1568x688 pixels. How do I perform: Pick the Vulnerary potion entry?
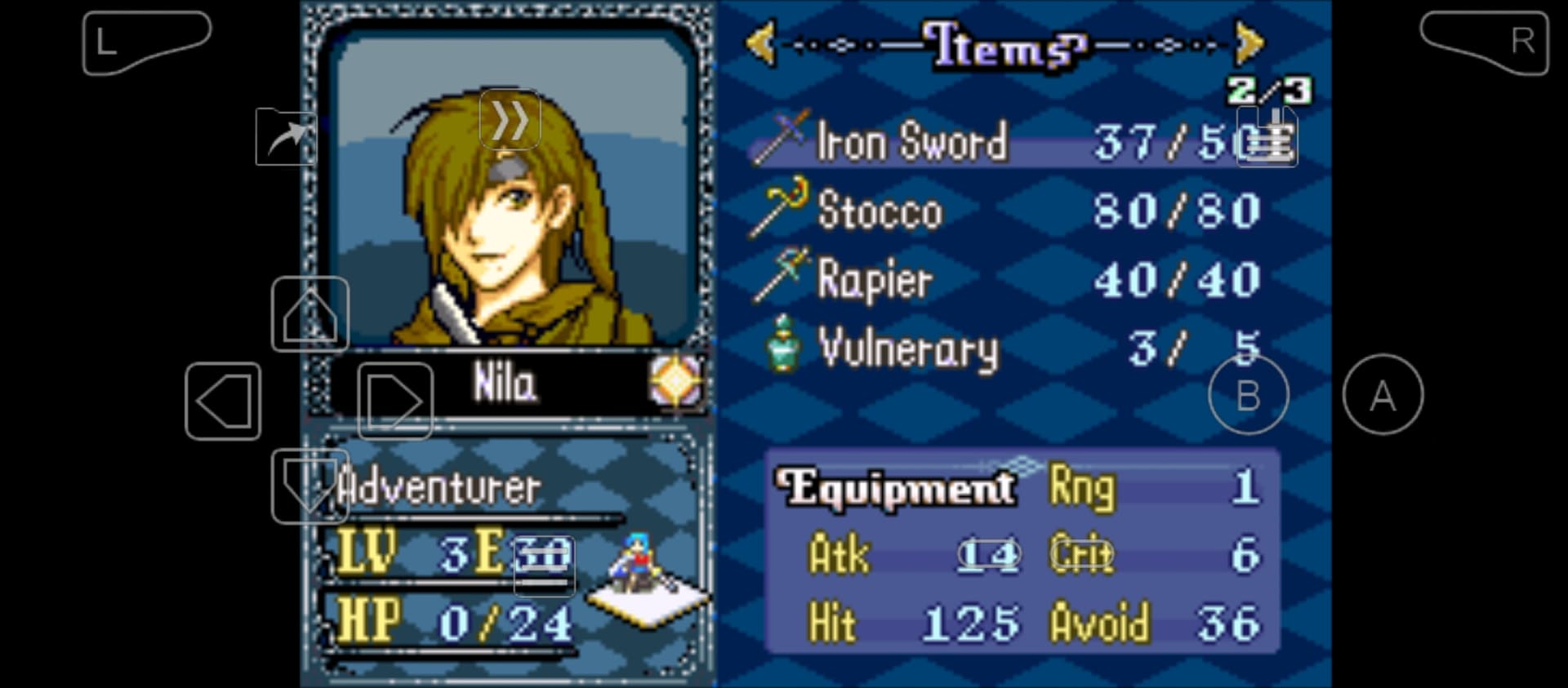907,349
